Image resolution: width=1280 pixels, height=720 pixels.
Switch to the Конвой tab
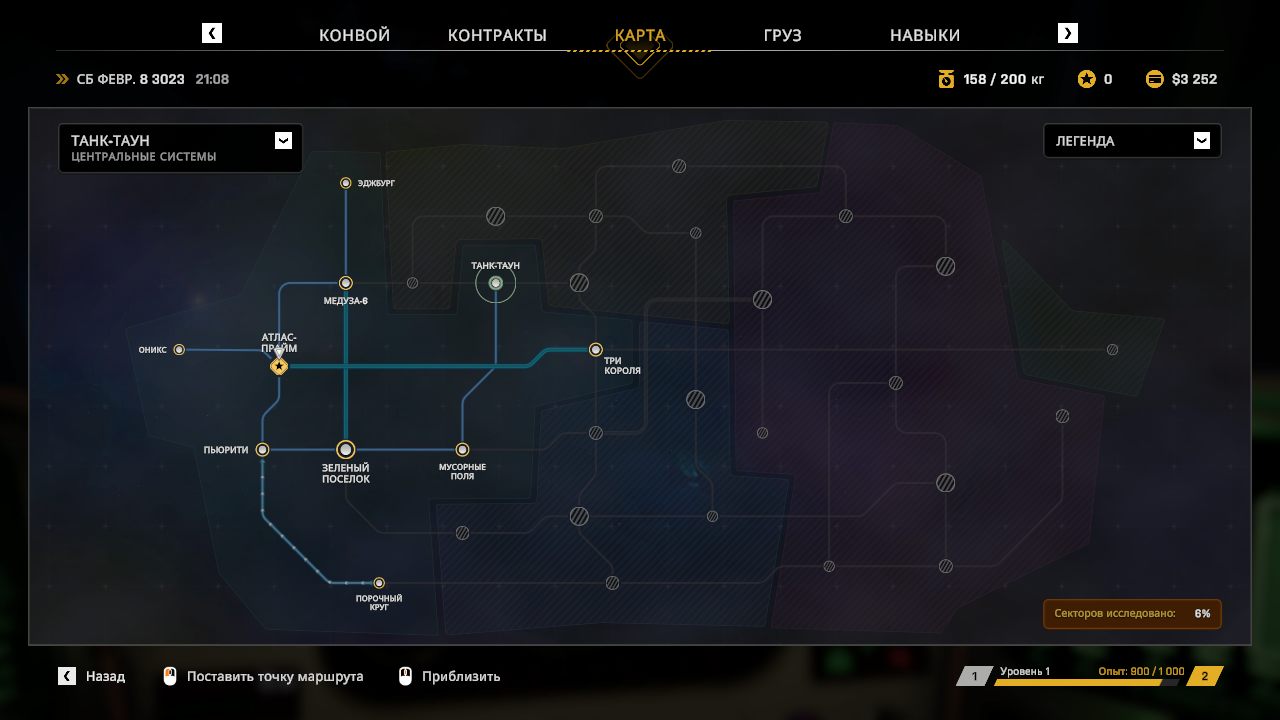coord(354,35)
